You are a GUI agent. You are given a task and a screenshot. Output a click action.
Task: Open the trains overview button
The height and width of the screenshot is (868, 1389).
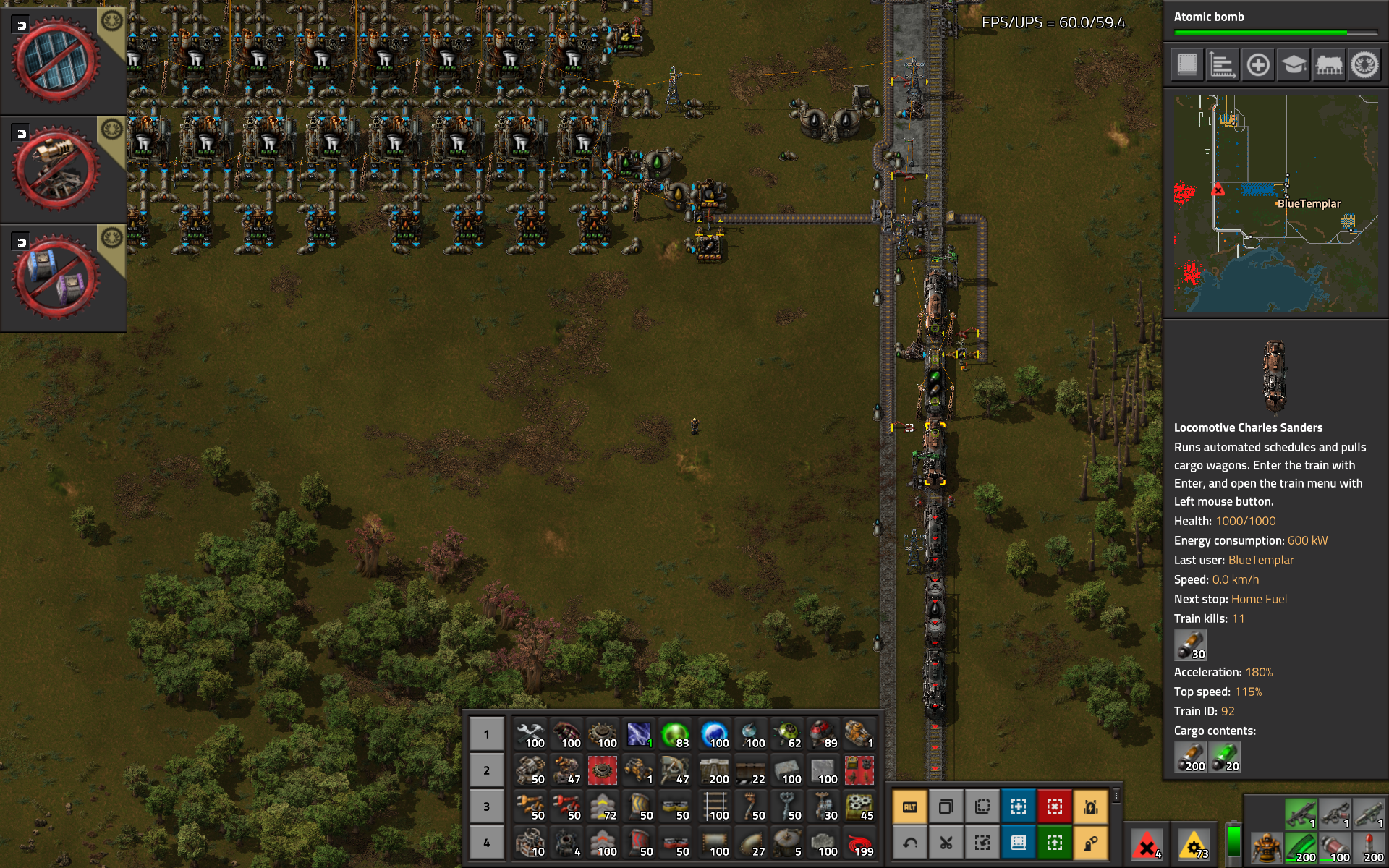point(1329,65)
